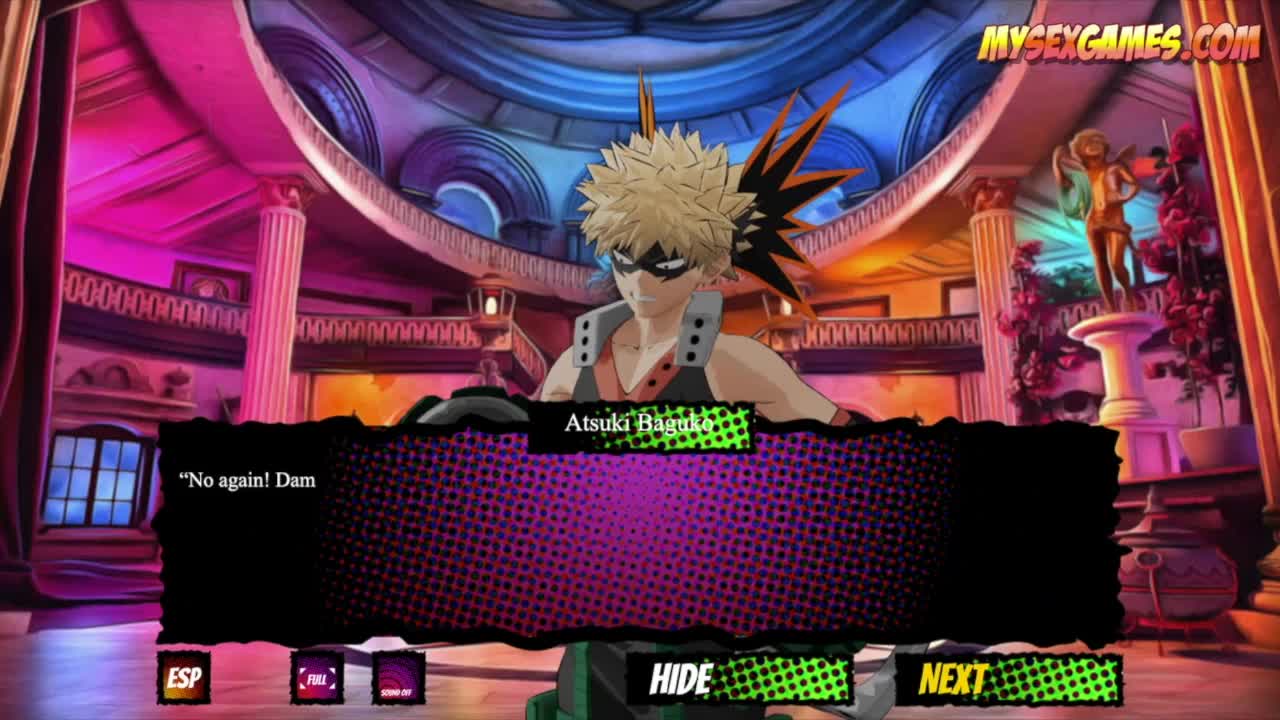Viewport: 1280px width, 720px height.
Task: Hide the dialogue box with HIDE
Action: [x=739, y=679]
